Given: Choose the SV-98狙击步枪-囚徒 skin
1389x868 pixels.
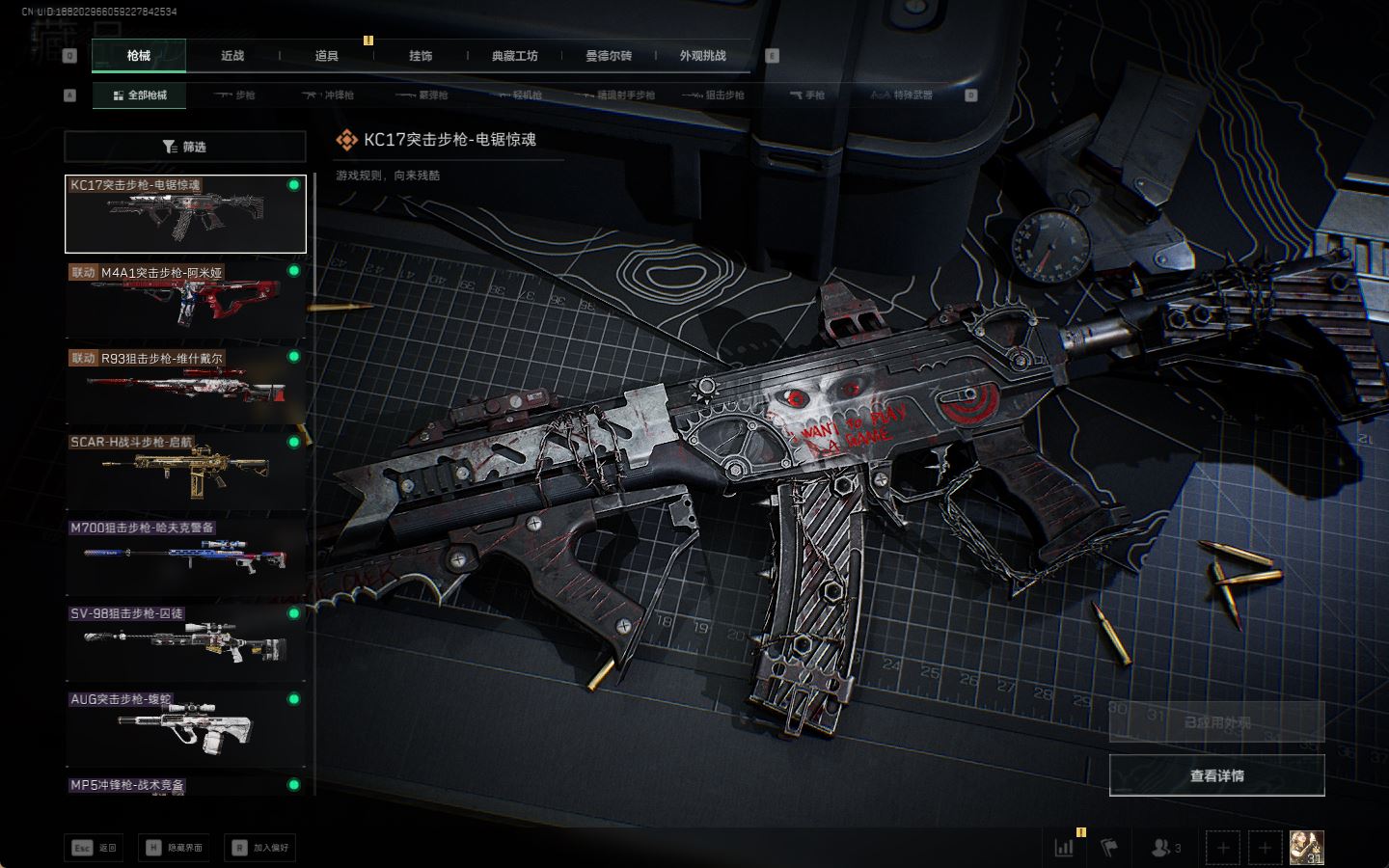Looking at the screenshot, I should (x=185, y=642).
